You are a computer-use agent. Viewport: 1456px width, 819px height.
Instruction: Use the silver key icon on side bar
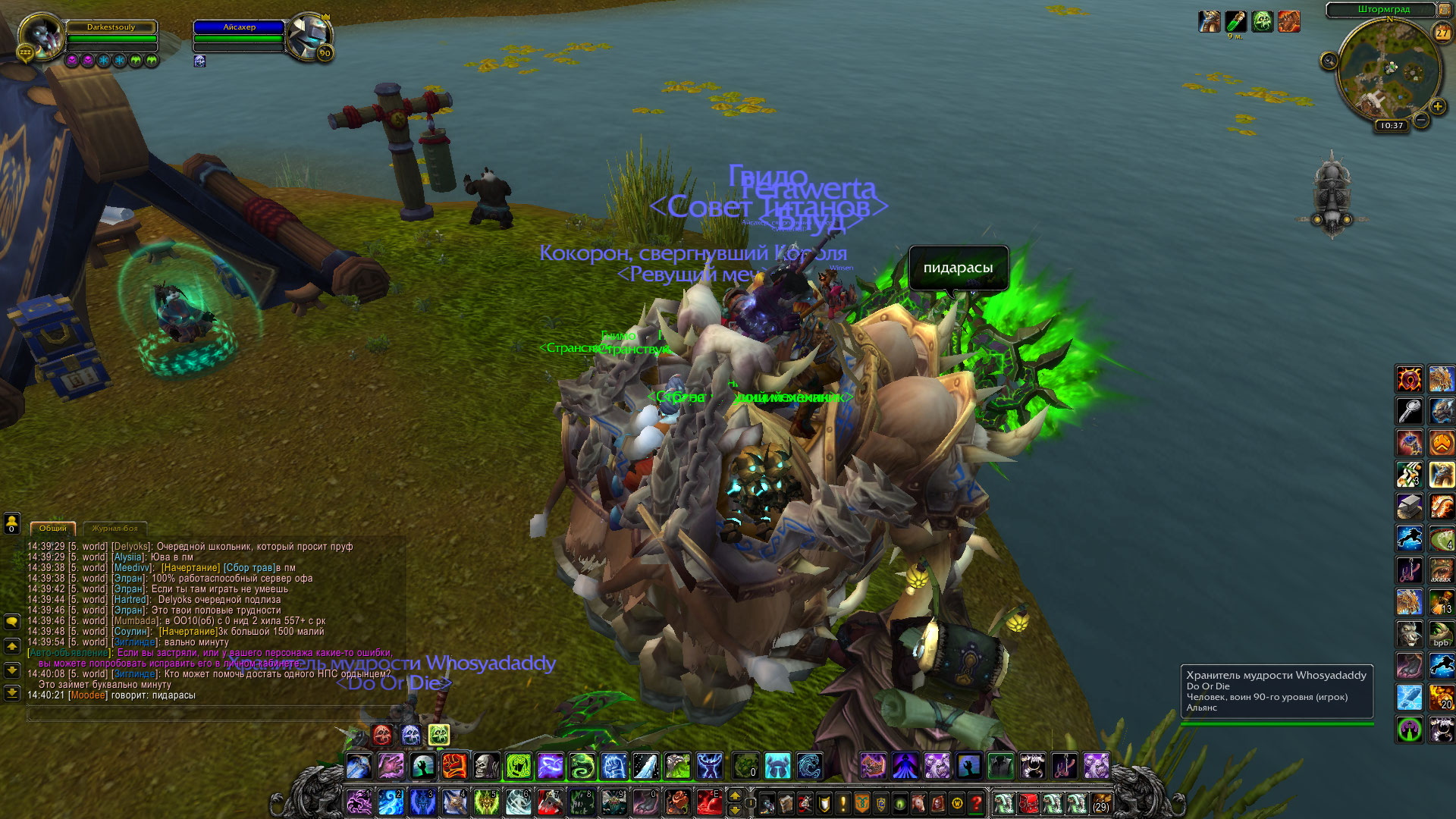coord(1409,410)
